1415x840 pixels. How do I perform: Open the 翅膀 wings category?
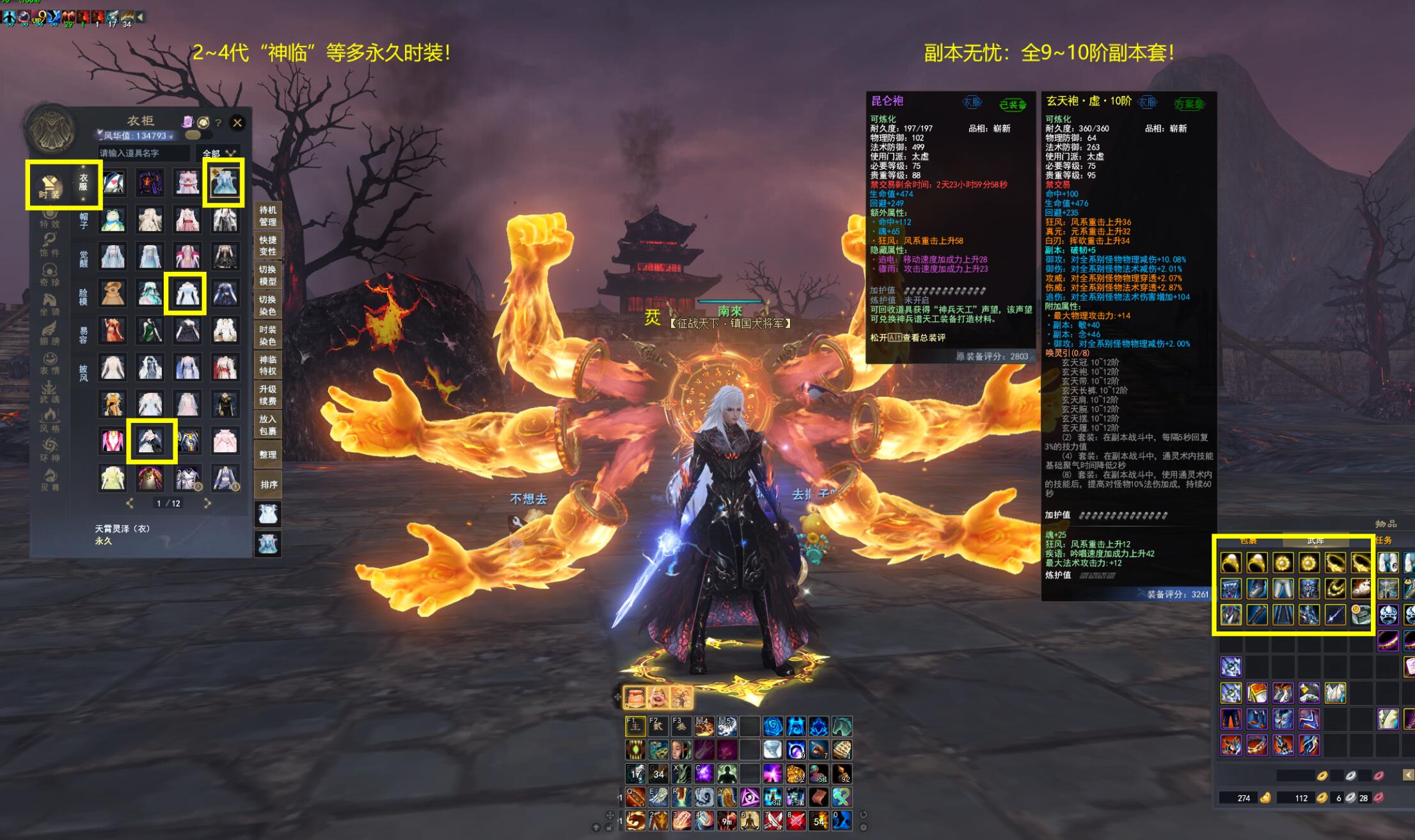[x=49, y=333]
